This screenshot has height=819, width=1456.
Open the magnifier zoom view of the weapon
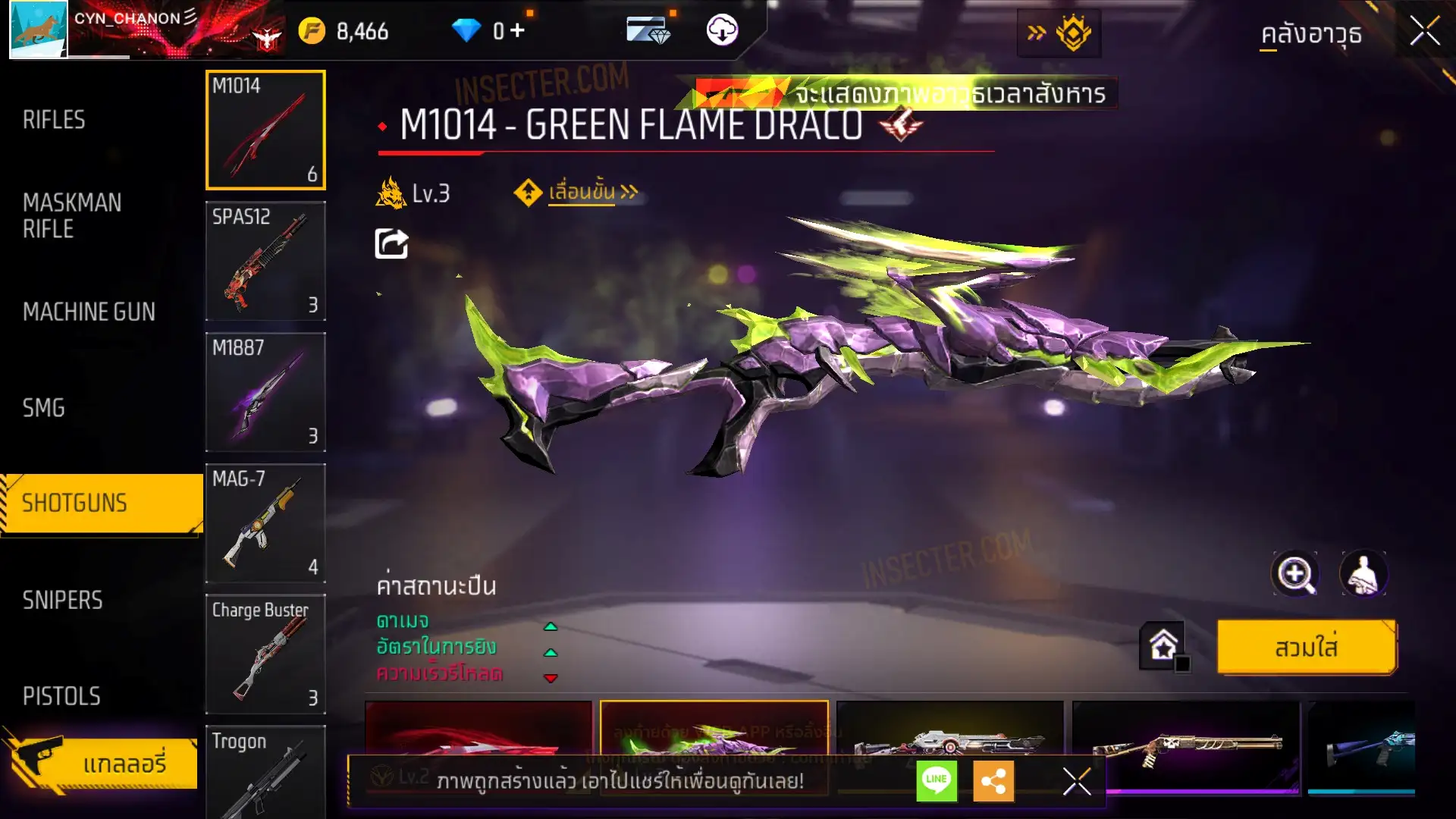tap(1294, 574)
